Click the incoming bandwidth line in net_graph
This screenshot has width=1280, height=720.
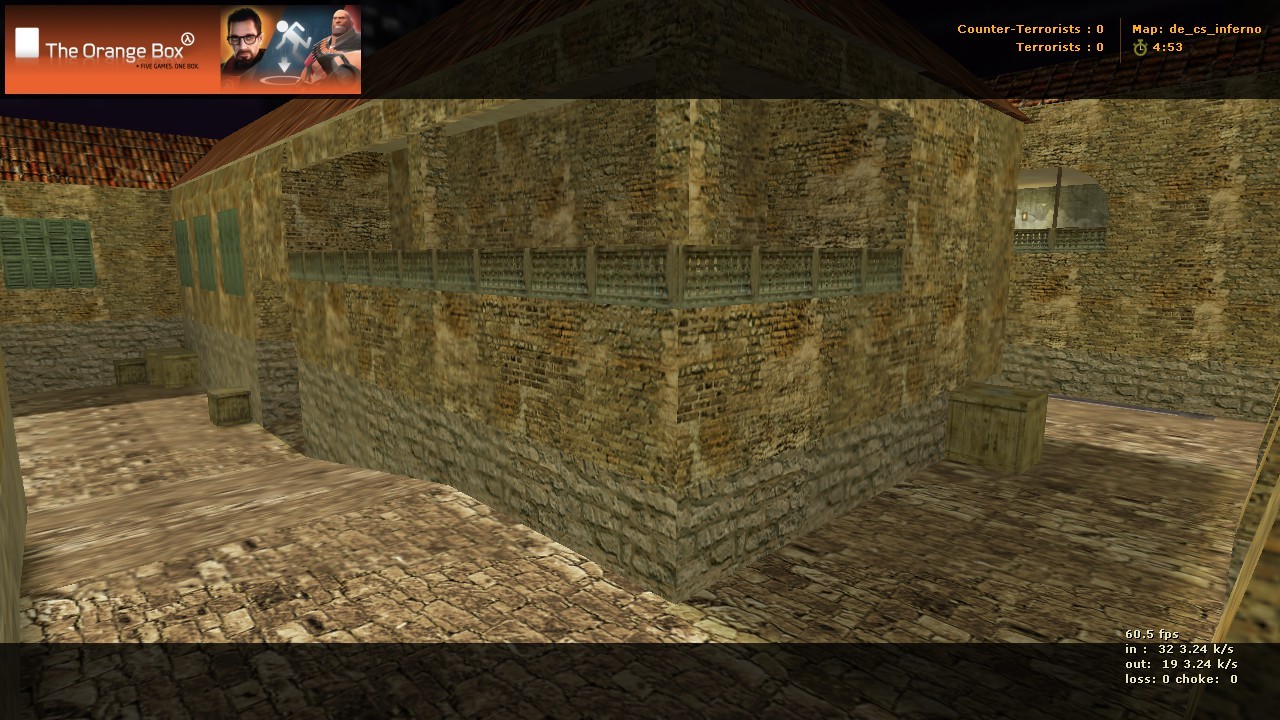pos(1180,647)
